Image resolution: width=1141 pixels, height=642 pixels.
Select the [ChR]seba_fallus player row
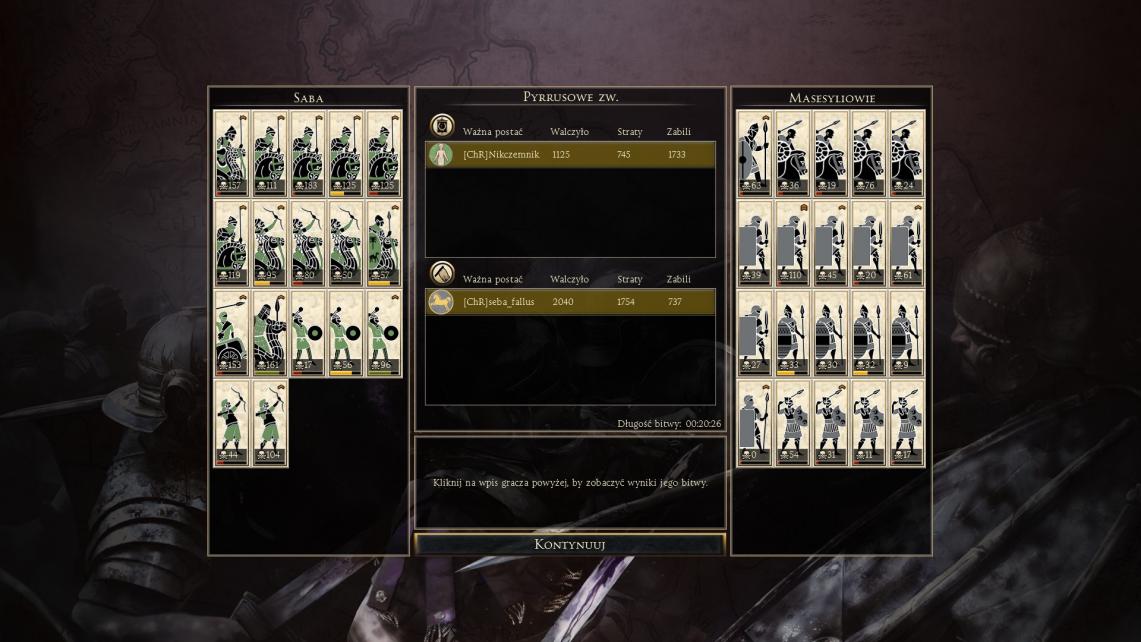[x=570, y=302]
